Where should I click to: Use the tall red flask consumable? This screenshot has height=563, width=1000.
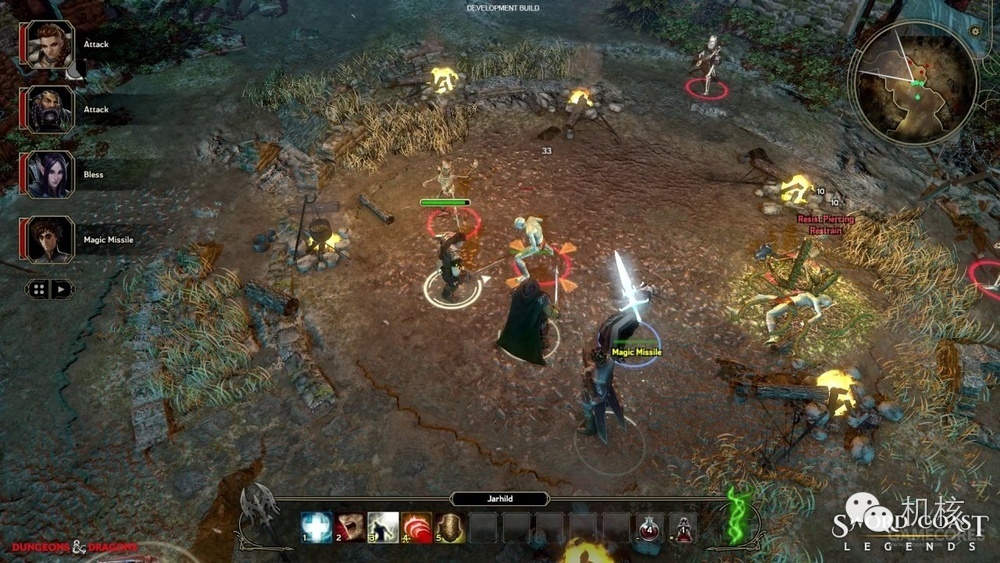682,527
